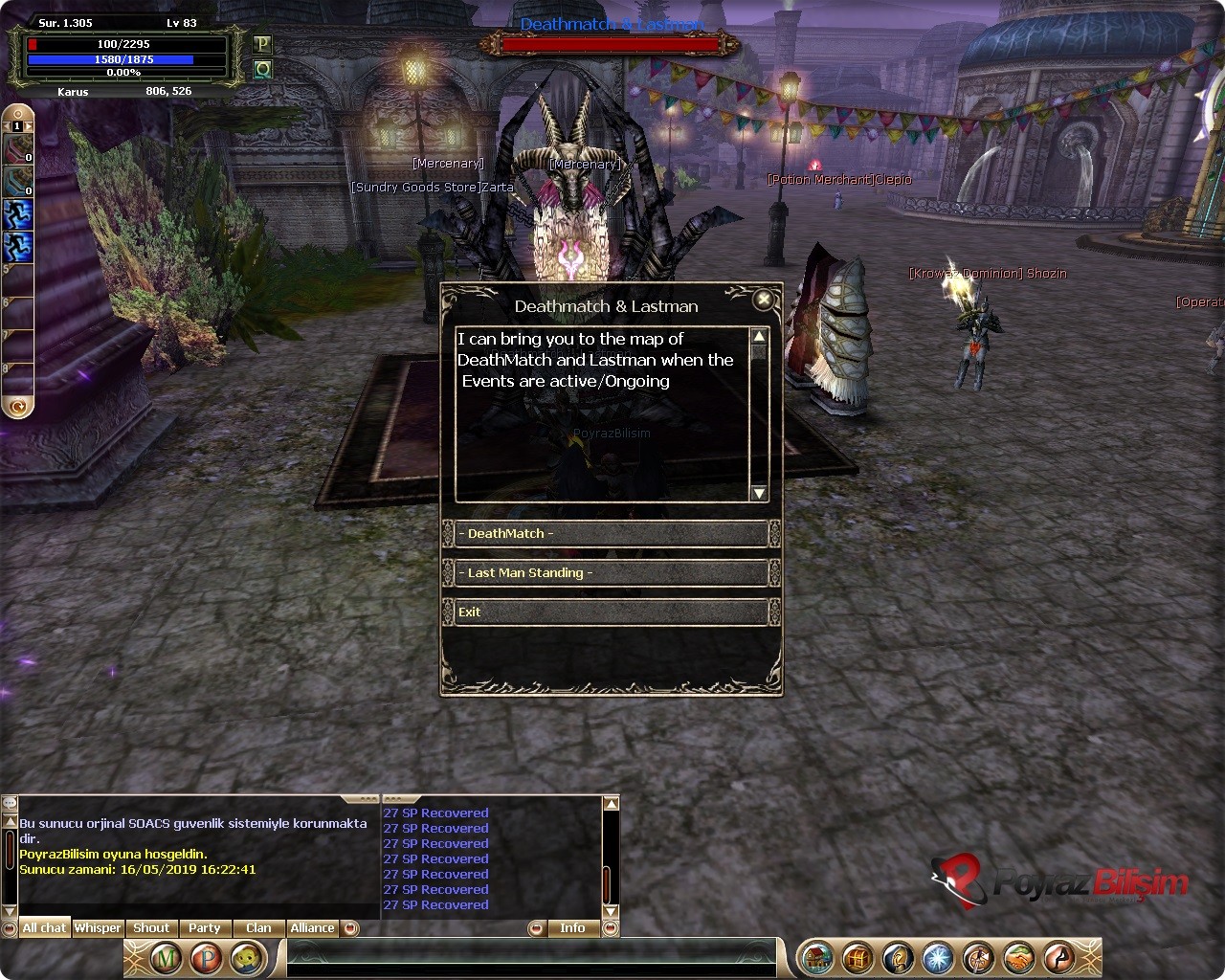Switch to the Party chat tab
The width and height of the screenshot is (1225, 980).
204,928
